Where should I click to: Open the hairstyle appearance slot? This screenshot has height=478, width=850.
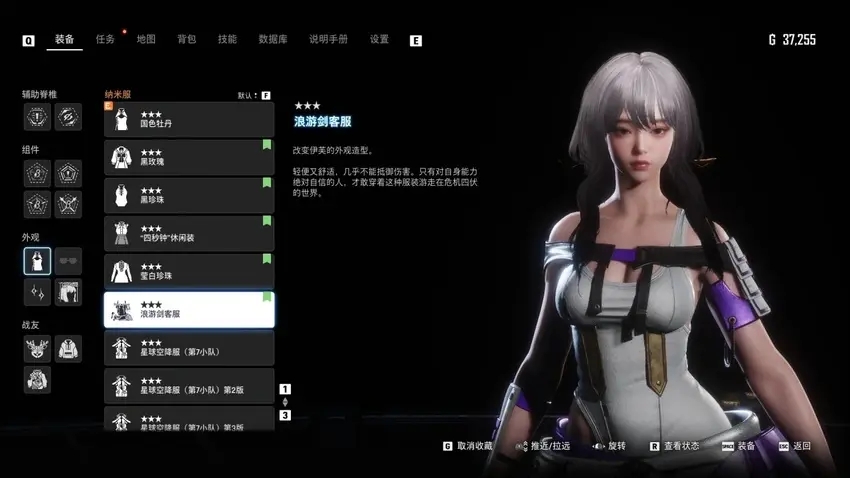[x=68, y=292]
